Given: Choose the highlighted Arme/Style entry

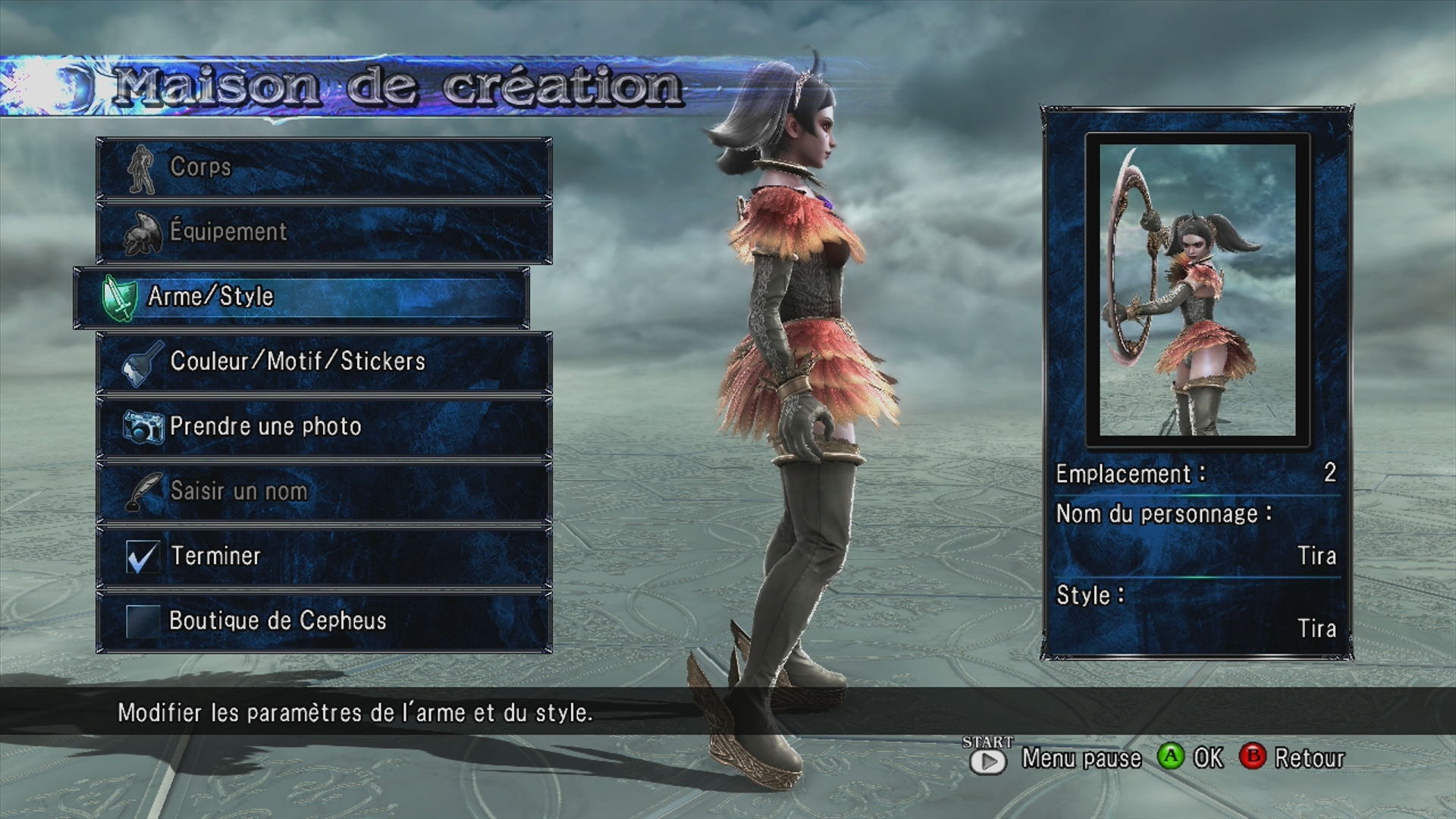Looking at the screenshot, I should click(301, 297).
